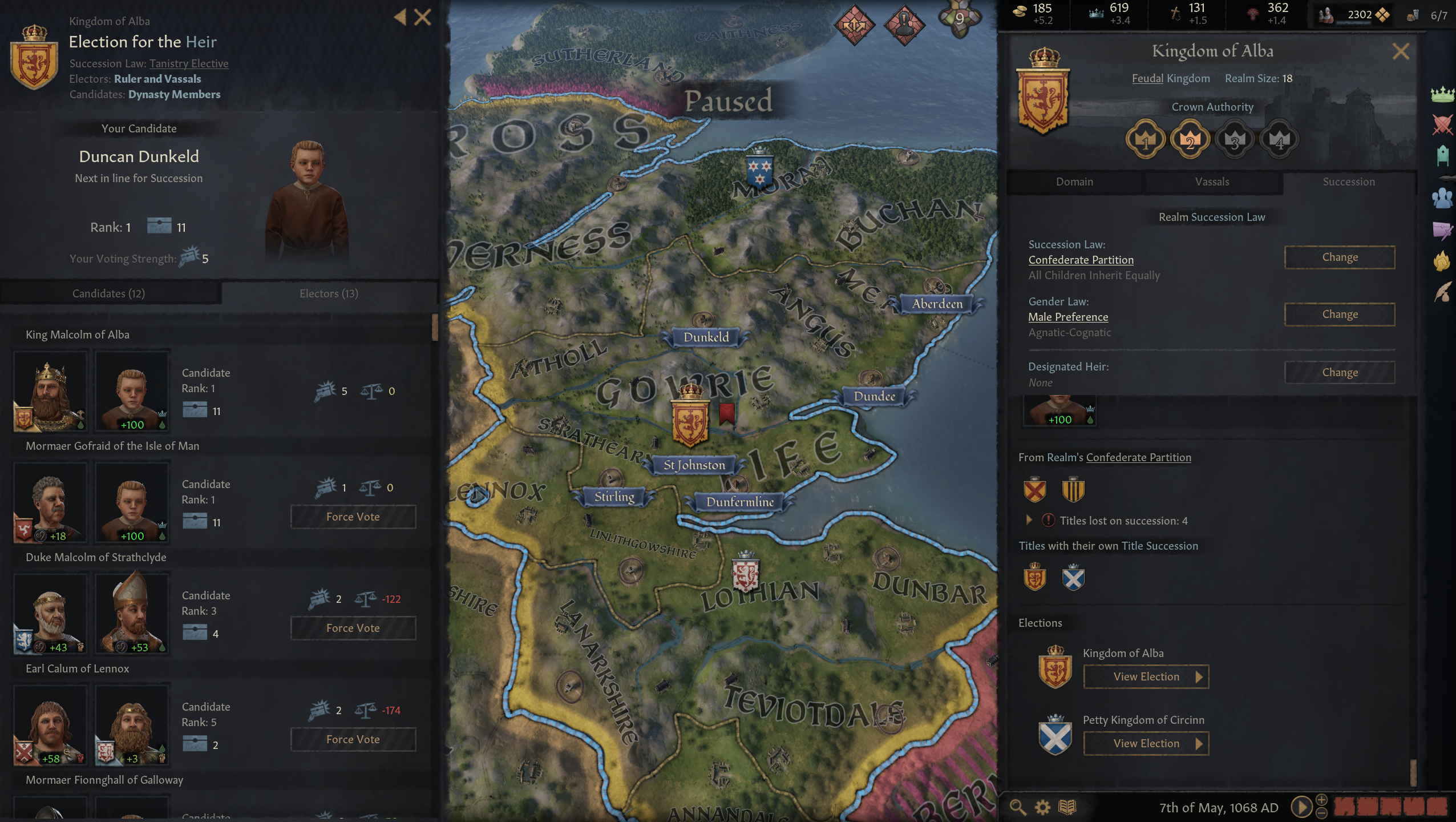The height and width of the screenshot is (822, 1456).
Task: Switch to the Electors (13) tab
Action: tap(329, 293)
